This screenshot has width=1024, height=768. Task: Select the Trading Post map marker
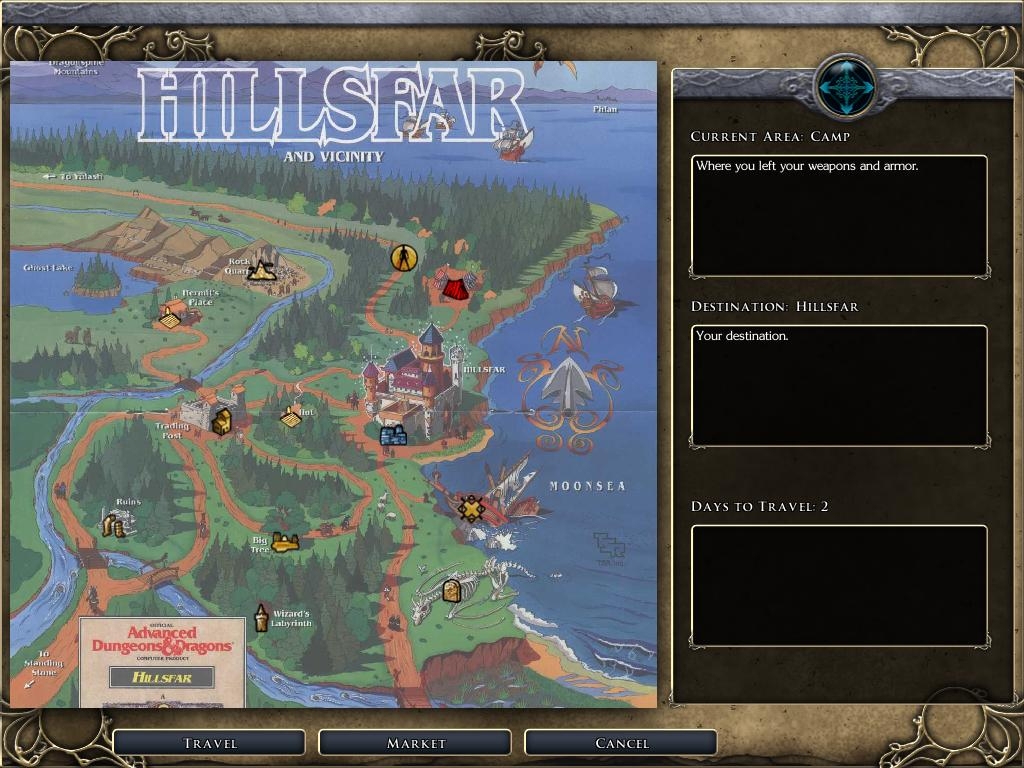(221, 421)
